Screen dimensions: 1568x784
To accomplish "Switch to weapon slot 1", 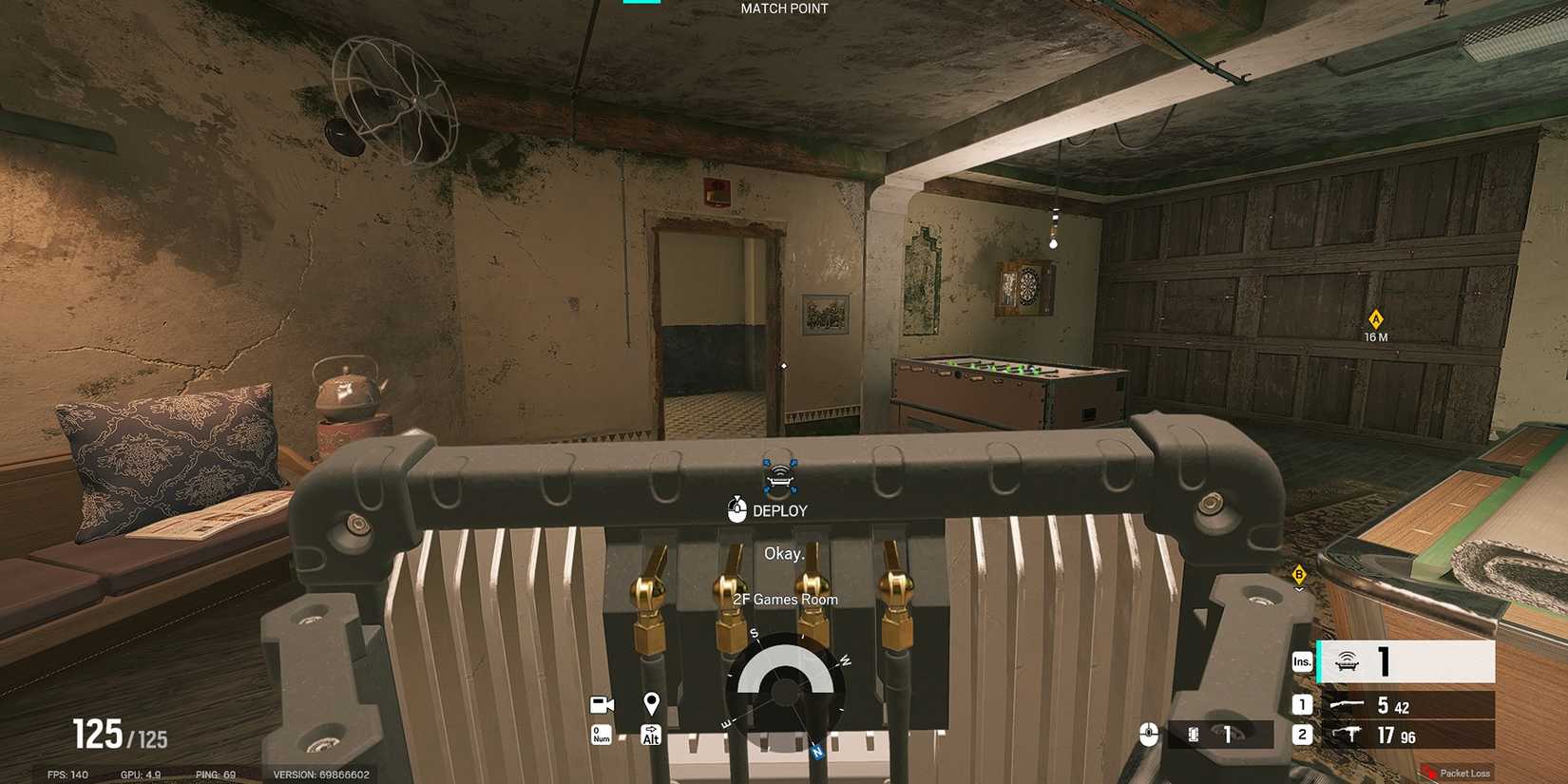I will tap(1301, 706).
